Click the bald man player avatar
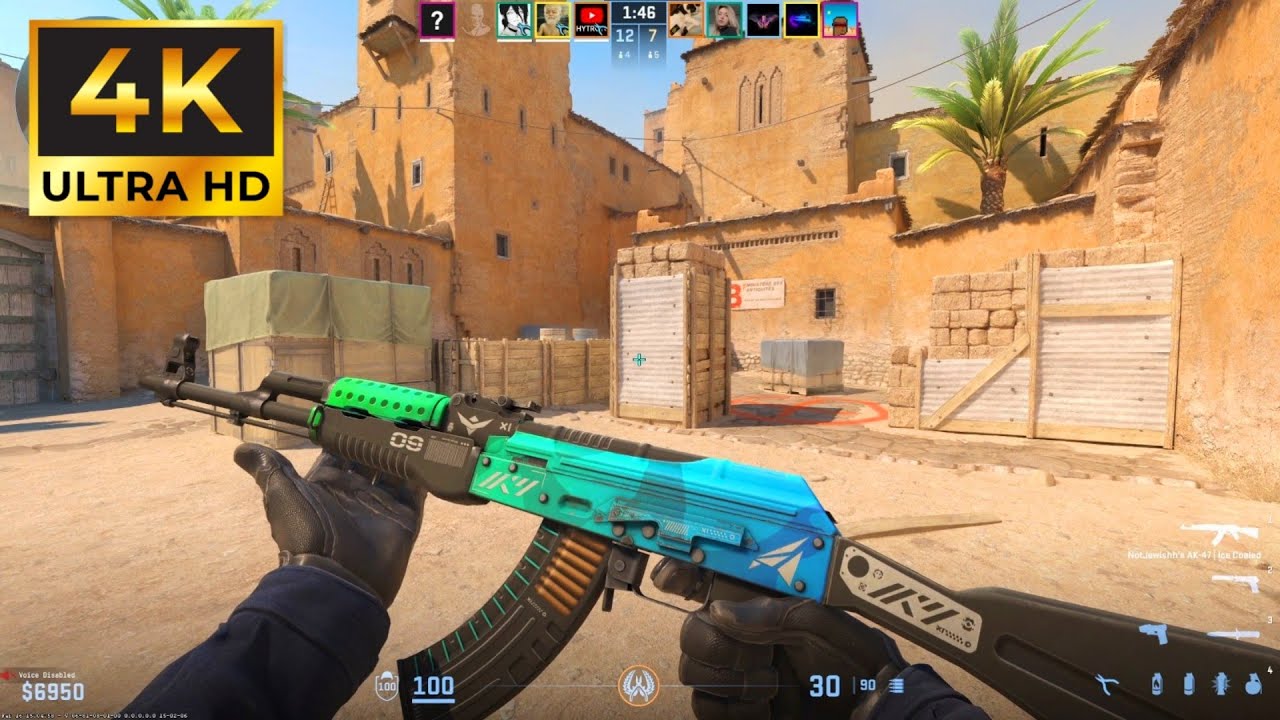Screen dimensions: 1280x720 pos(553,20)
